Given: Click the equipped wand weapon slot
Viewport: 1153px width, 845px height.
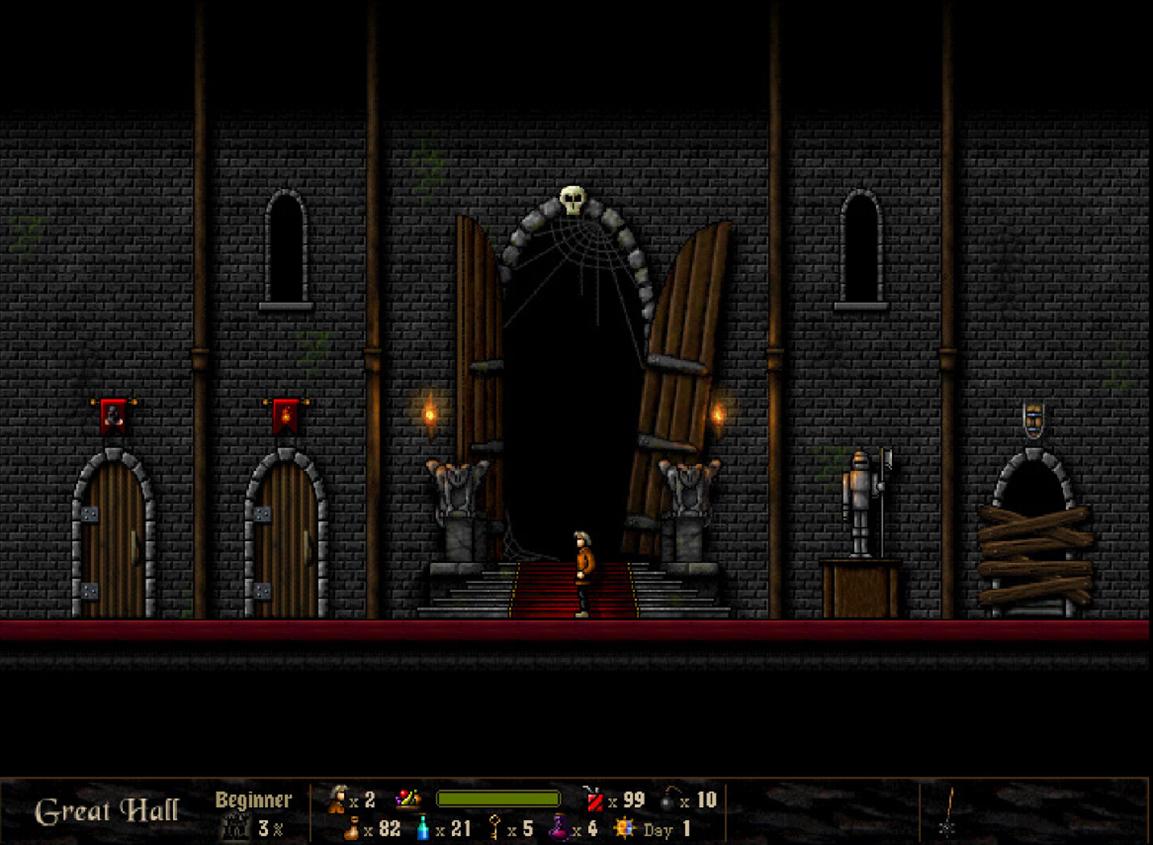Looking at the screenshot, I should pyautogui.click(x=949, y=812).
